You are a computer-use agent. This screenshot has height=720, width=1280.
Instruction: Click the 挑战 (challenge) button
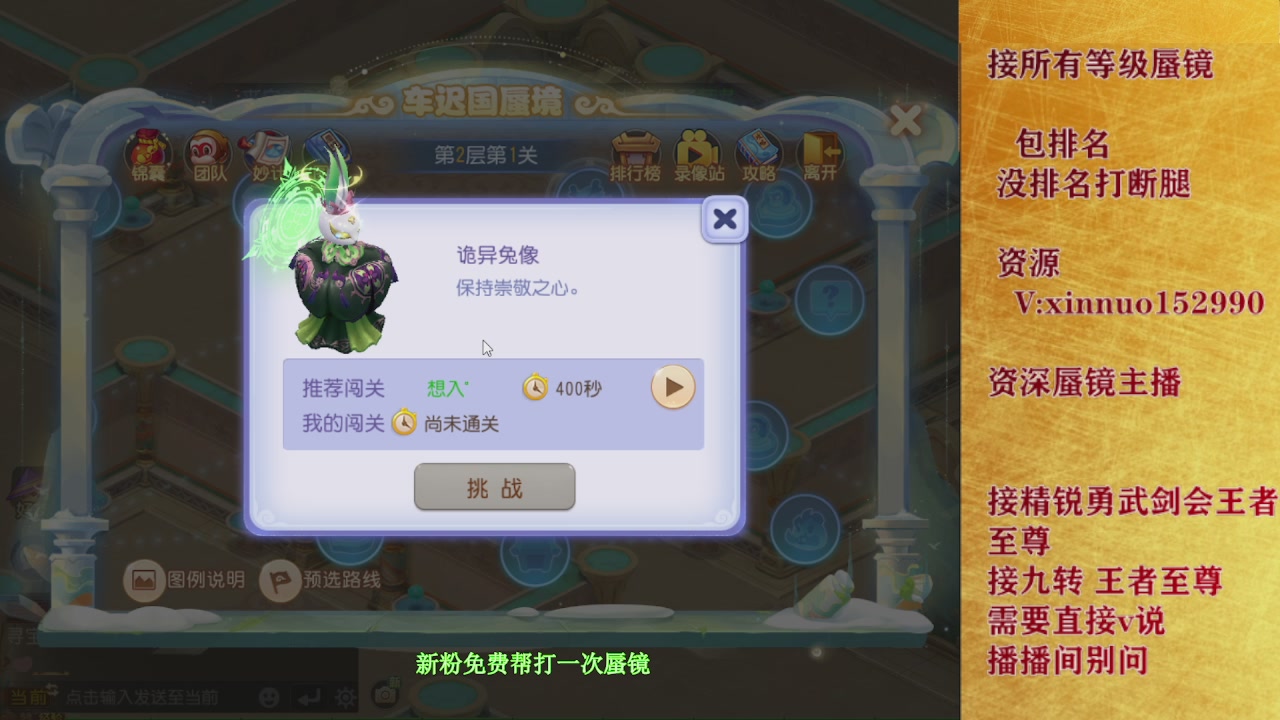point(494,487)
